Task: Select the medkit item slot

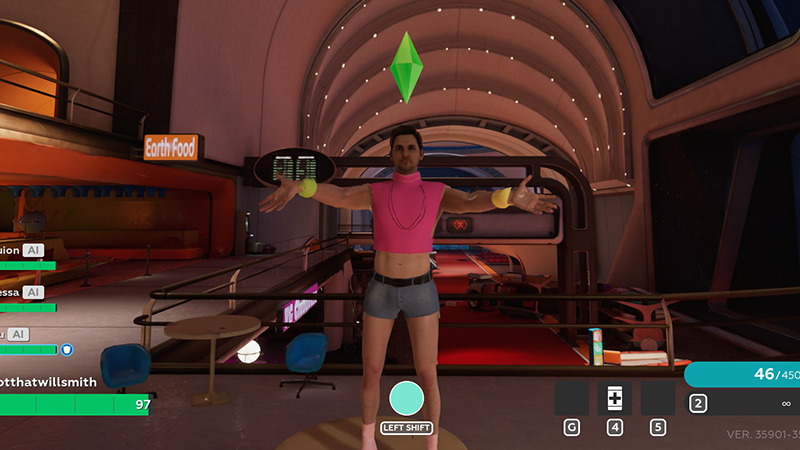Action: tap(614, 398)
